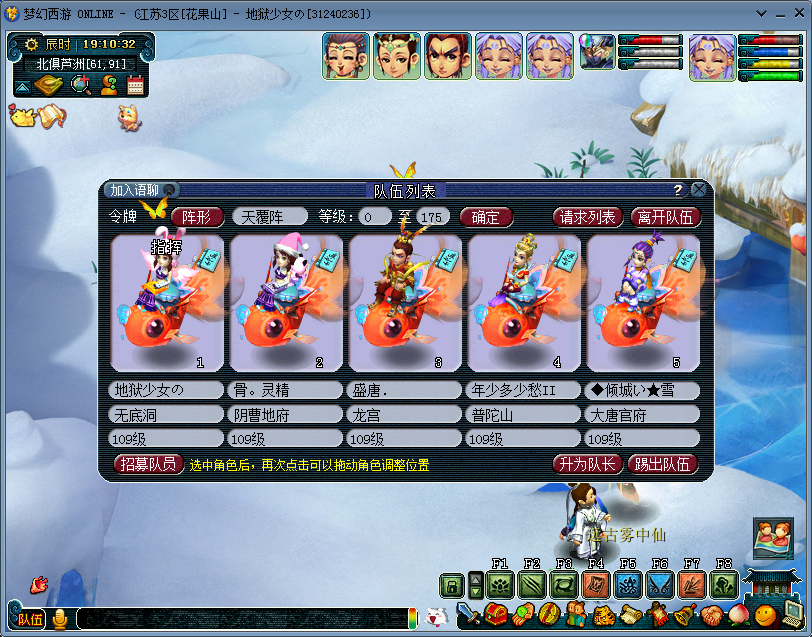Click the minimum level input field

pyautogui.click(x=375, y=217)
